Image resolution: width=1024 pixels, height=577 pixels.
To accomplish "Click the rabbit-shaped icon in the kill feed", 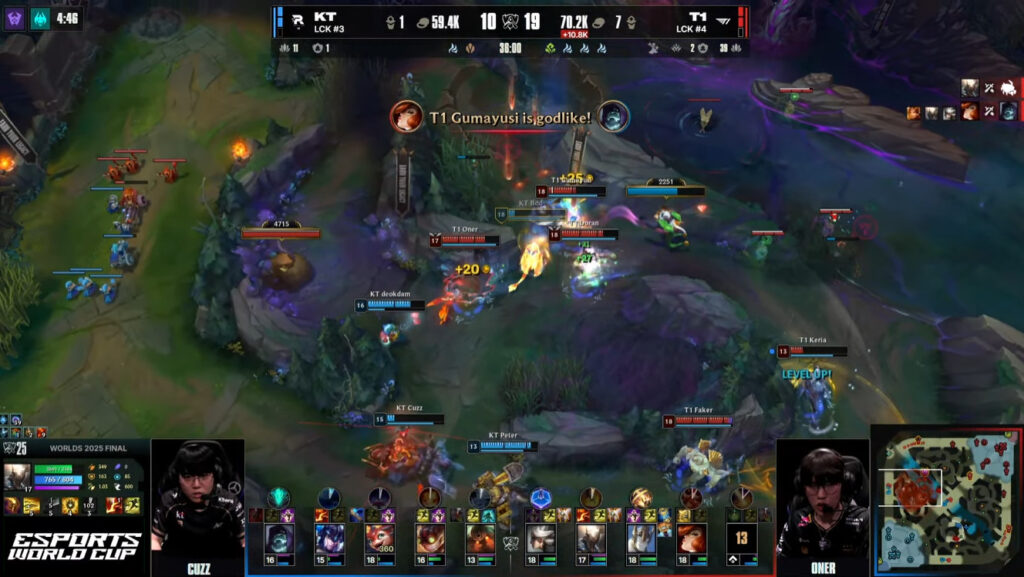I will pos(1008,89).
